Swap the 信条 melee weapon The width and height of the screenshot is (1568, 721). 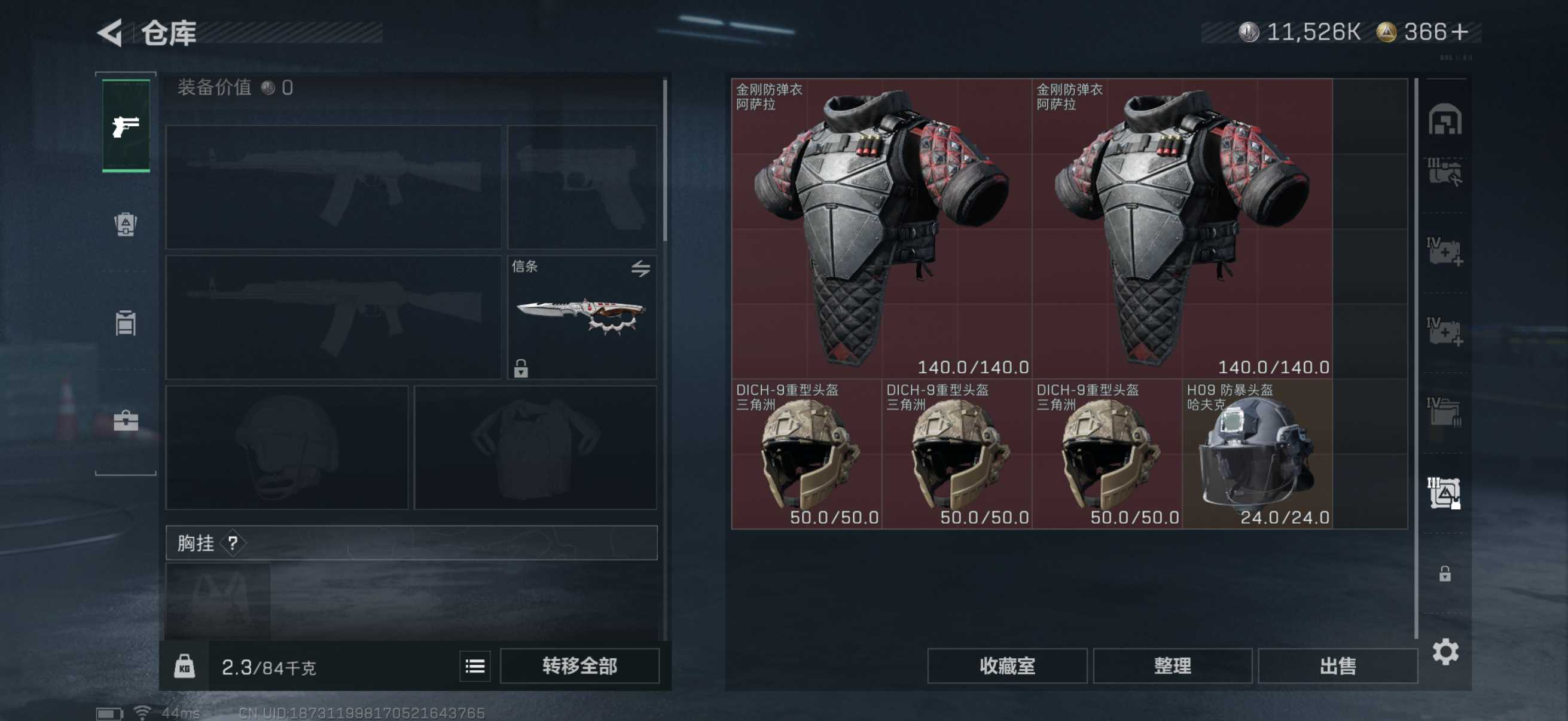pos(640,268)
